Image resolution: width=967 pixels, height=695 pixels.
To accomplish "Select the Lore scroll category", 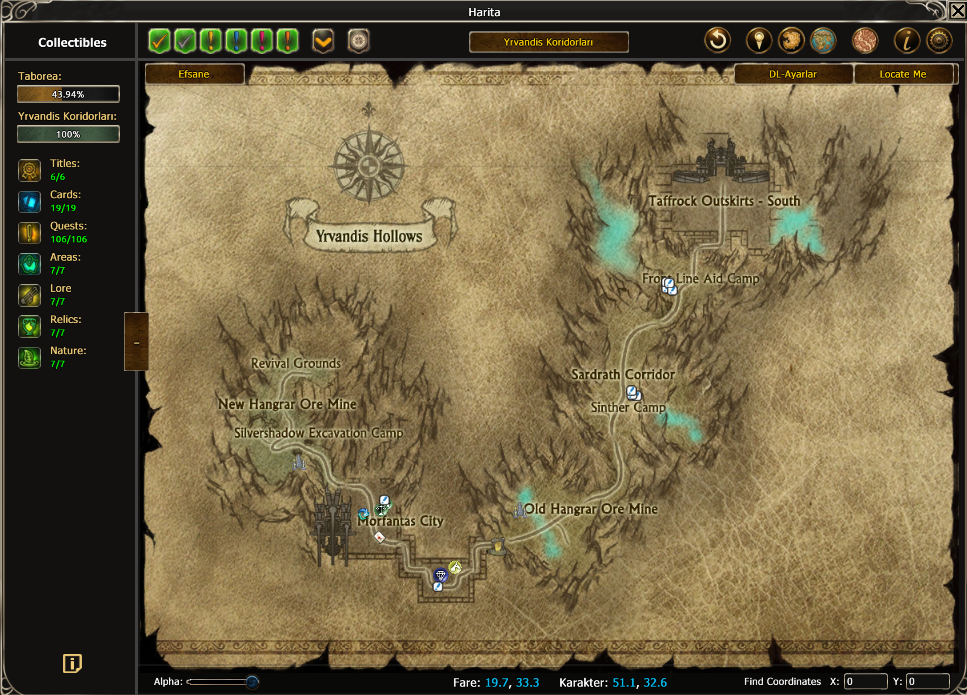I will pos(30,294).
